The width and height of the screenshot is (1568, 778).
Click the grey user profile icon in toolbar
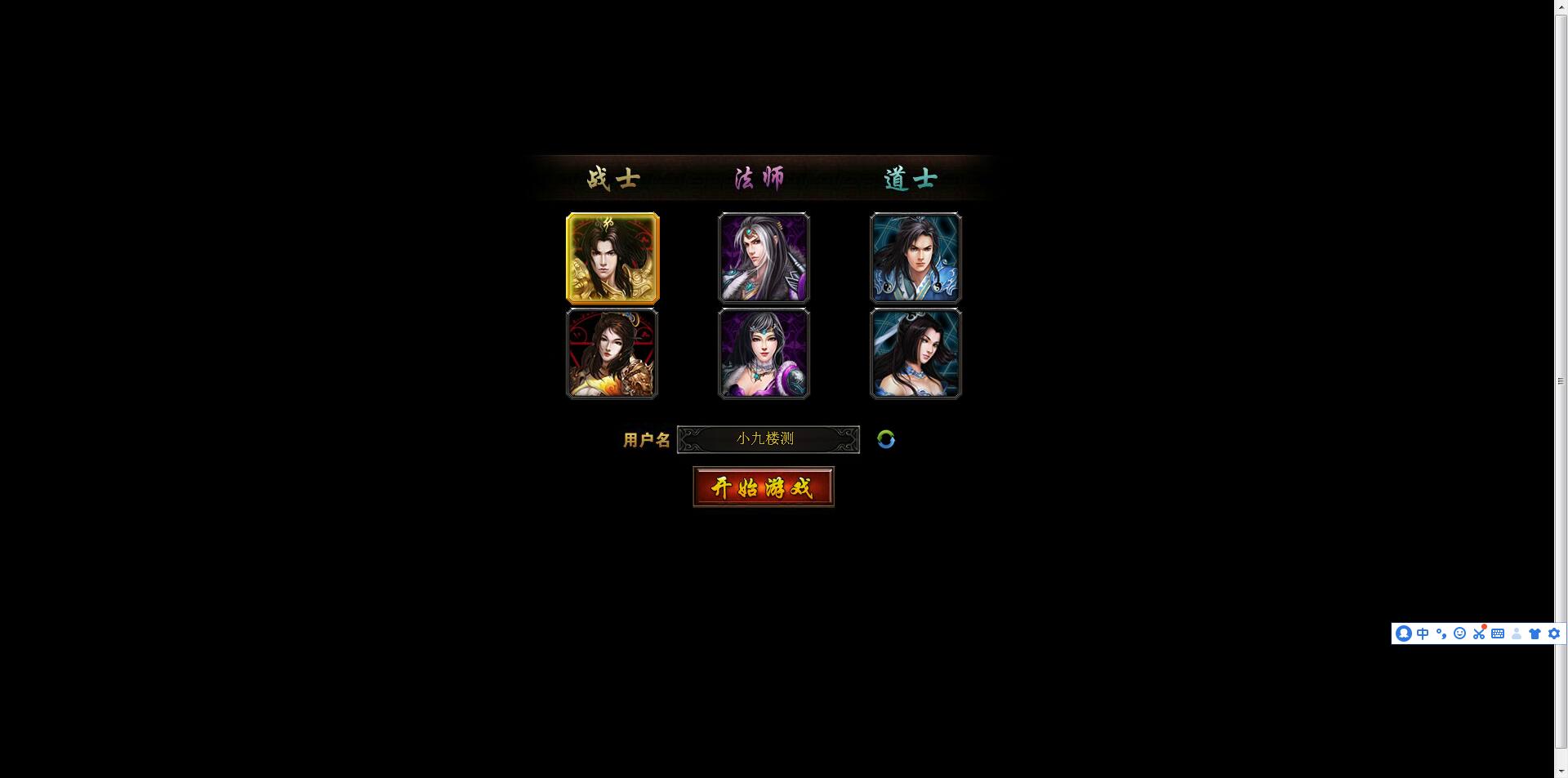(x=1517, y=634)
